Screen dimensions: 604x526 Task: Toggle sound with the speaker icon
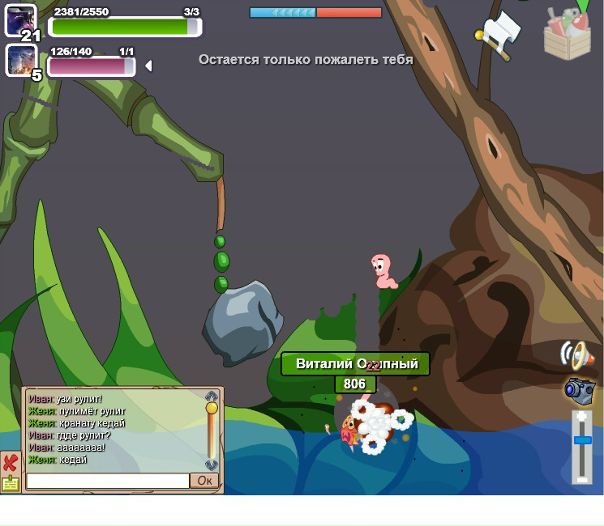pos(577,355)
